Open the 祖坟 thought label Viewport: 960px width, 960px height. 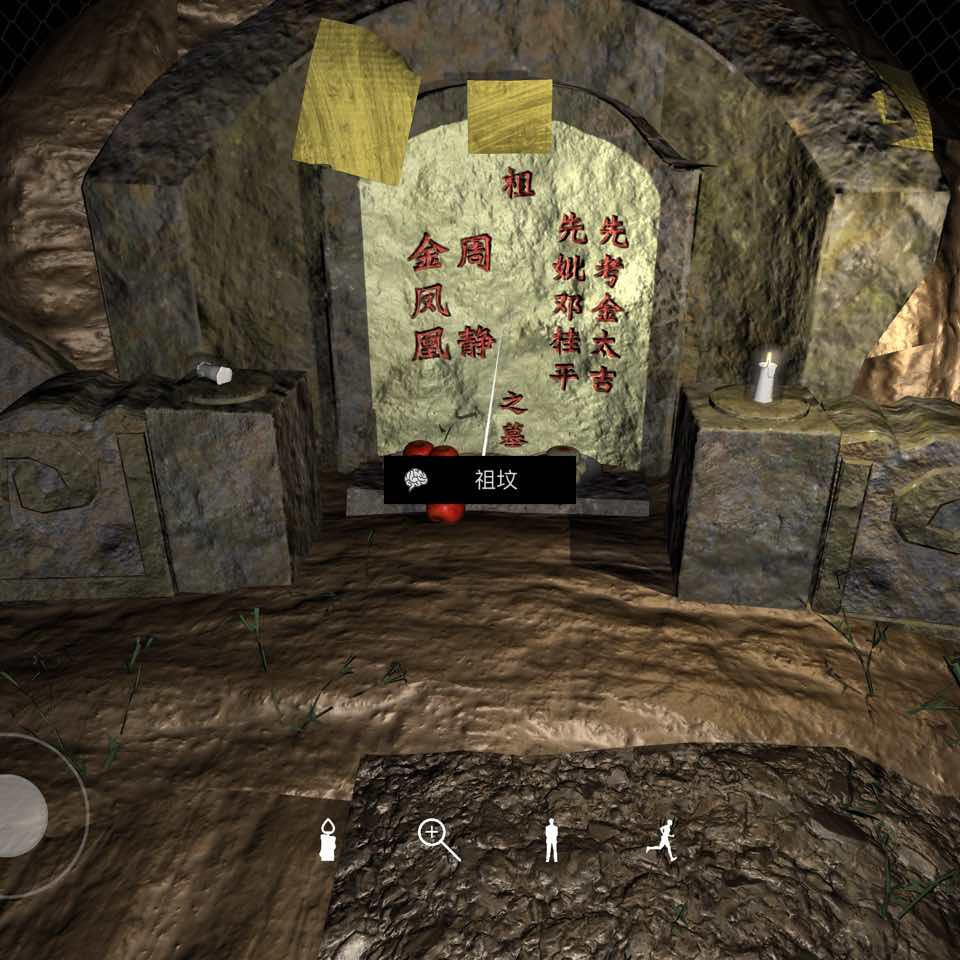pyautogui.click(x=480, y=479)
